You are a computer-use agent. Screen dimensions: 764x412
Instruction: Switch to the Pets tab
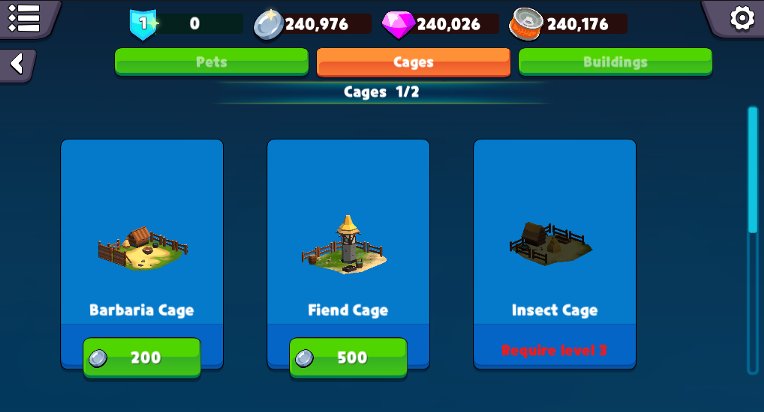coord(211,61)
